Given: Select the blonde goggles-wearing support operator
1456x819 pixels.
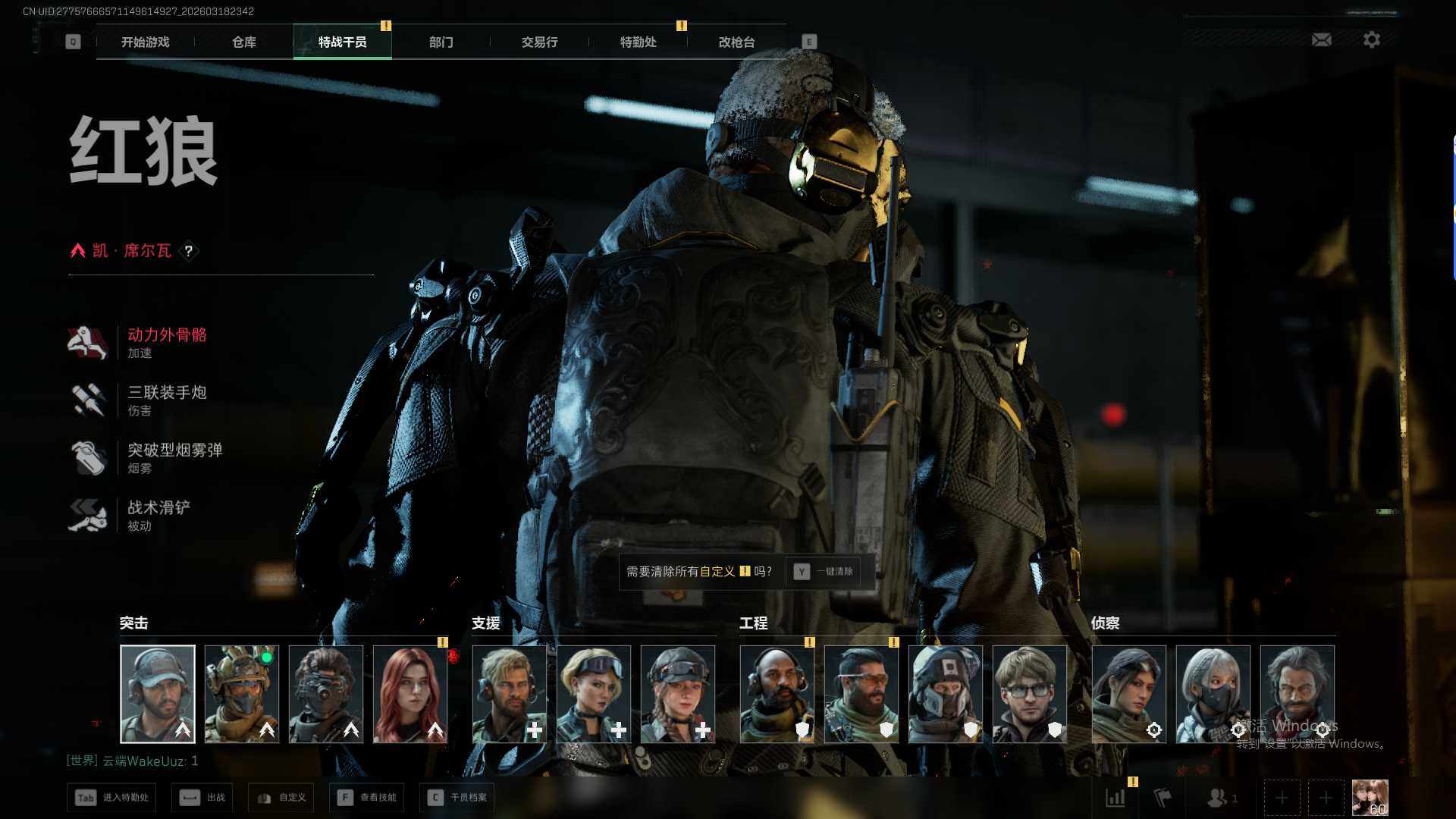Looking at the screenshot, I should (593, 694).
